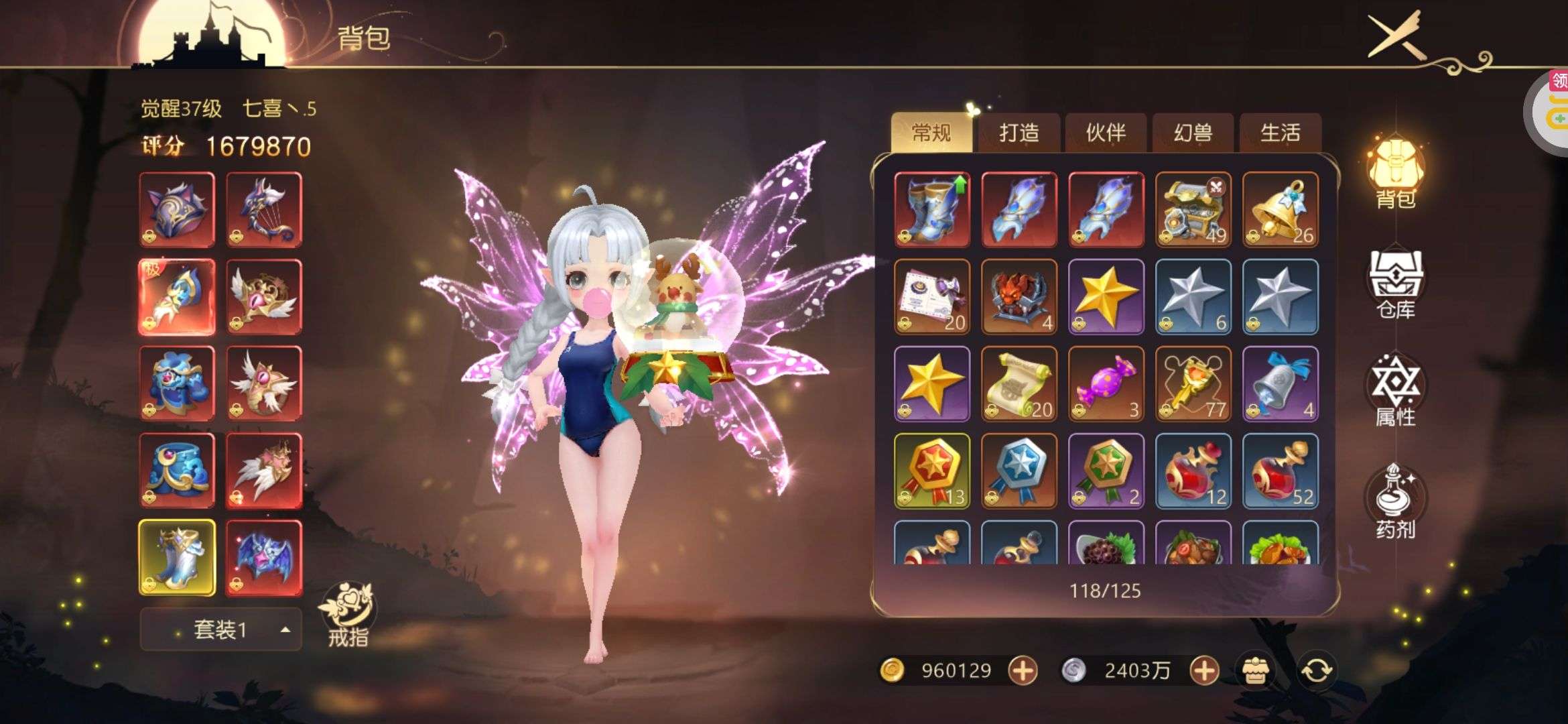Screen dimensions: 1568x724
Task: Choose the golden key stack of 77
Action: pos(1193,383)
